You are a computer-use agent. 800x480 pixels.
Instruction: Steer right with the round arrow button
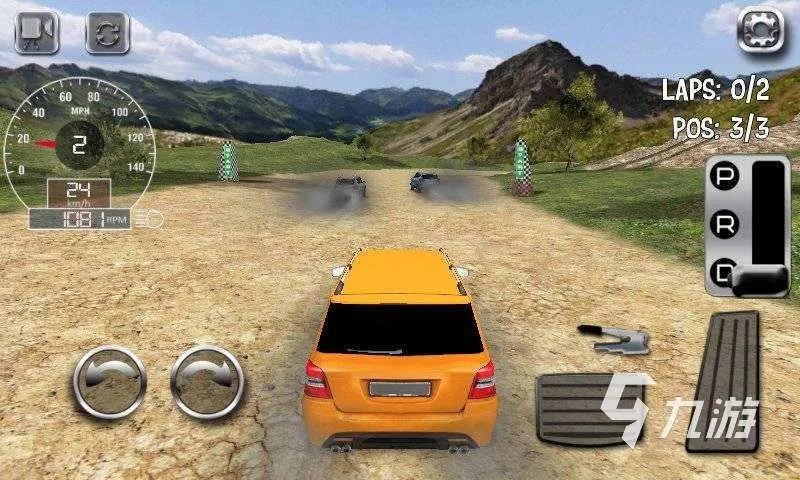[x=207, y=381]
